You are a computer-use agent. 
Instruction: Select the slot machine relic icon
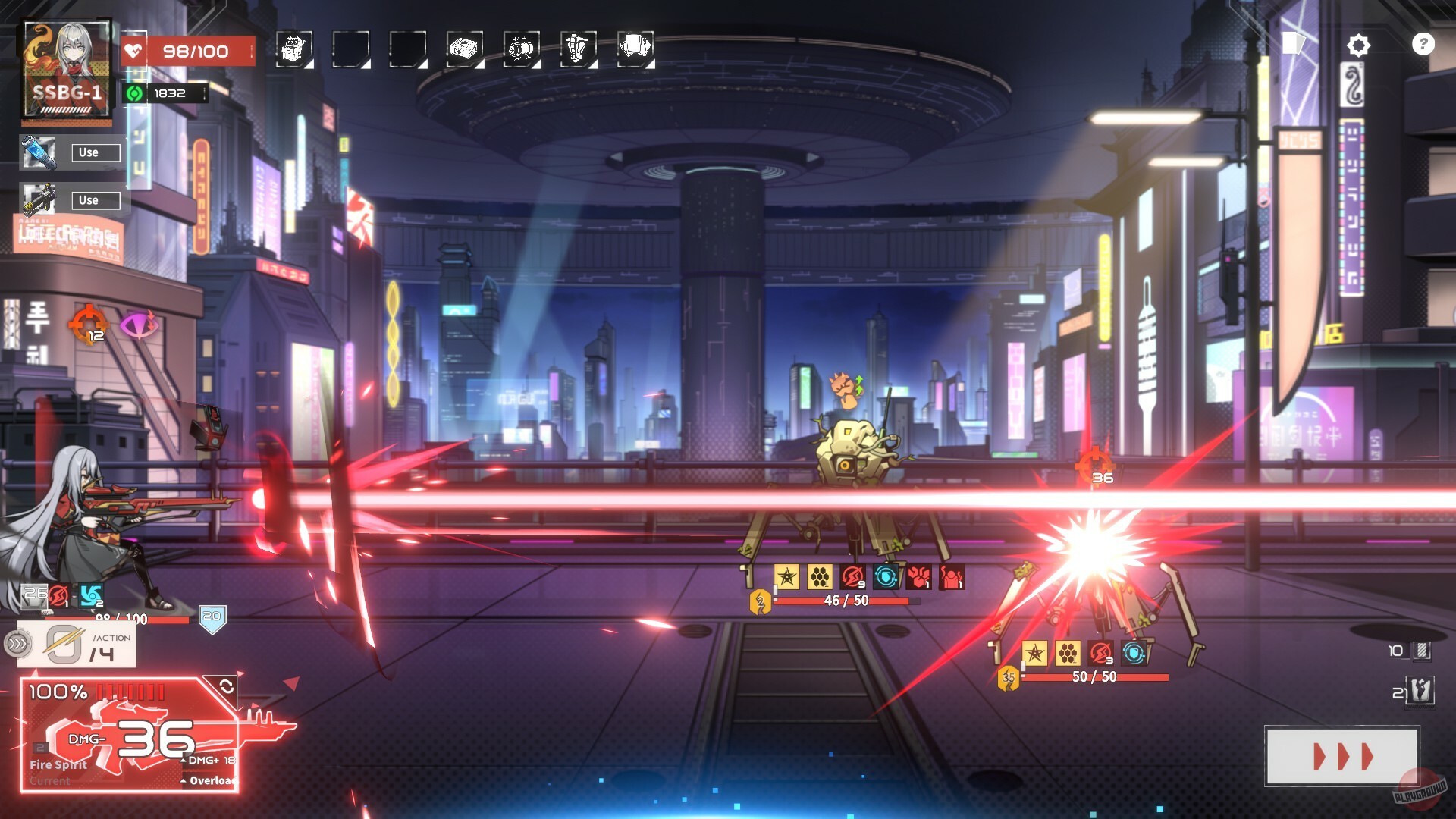(x=293, y=49)
